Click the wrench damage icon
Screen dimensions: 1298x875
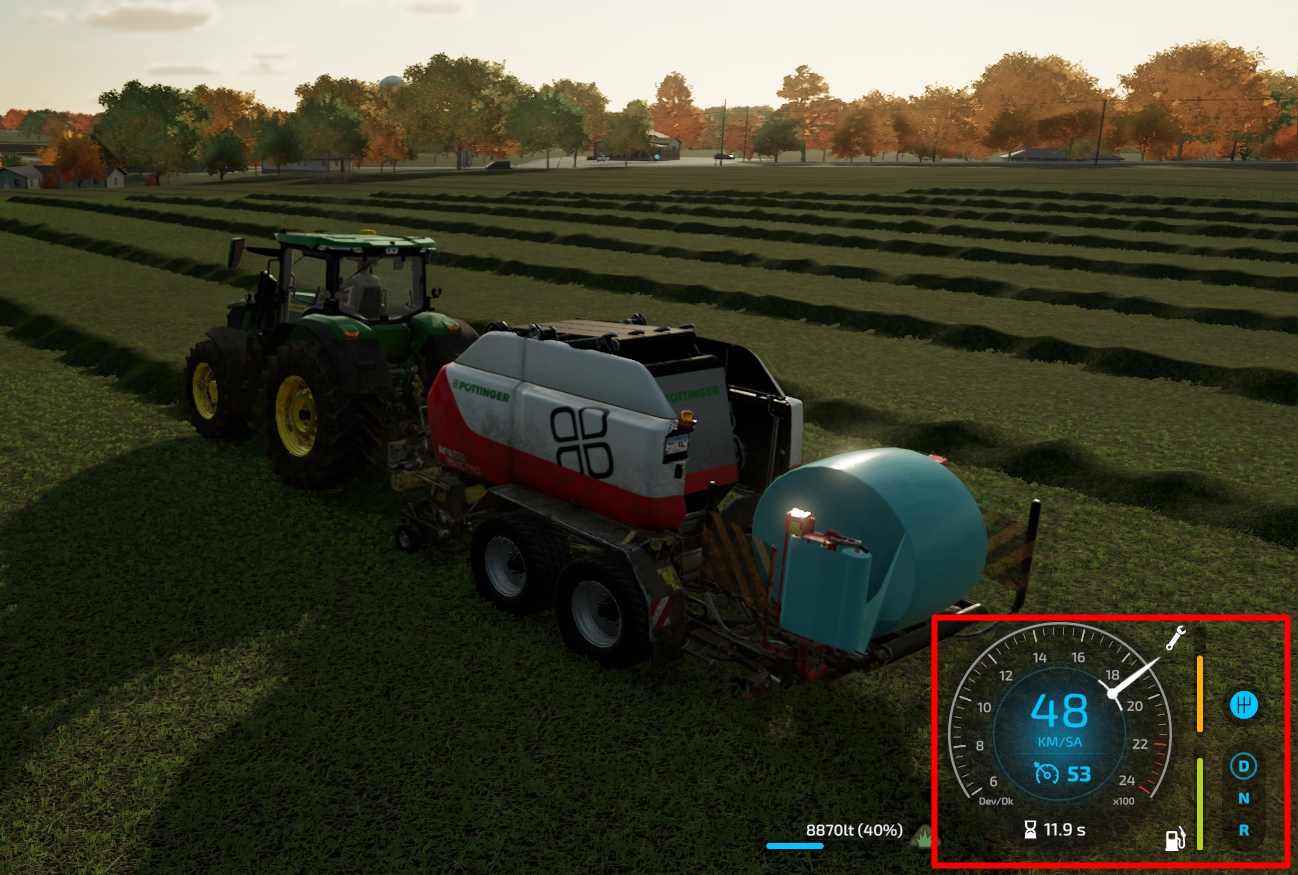click(1177, 637)
